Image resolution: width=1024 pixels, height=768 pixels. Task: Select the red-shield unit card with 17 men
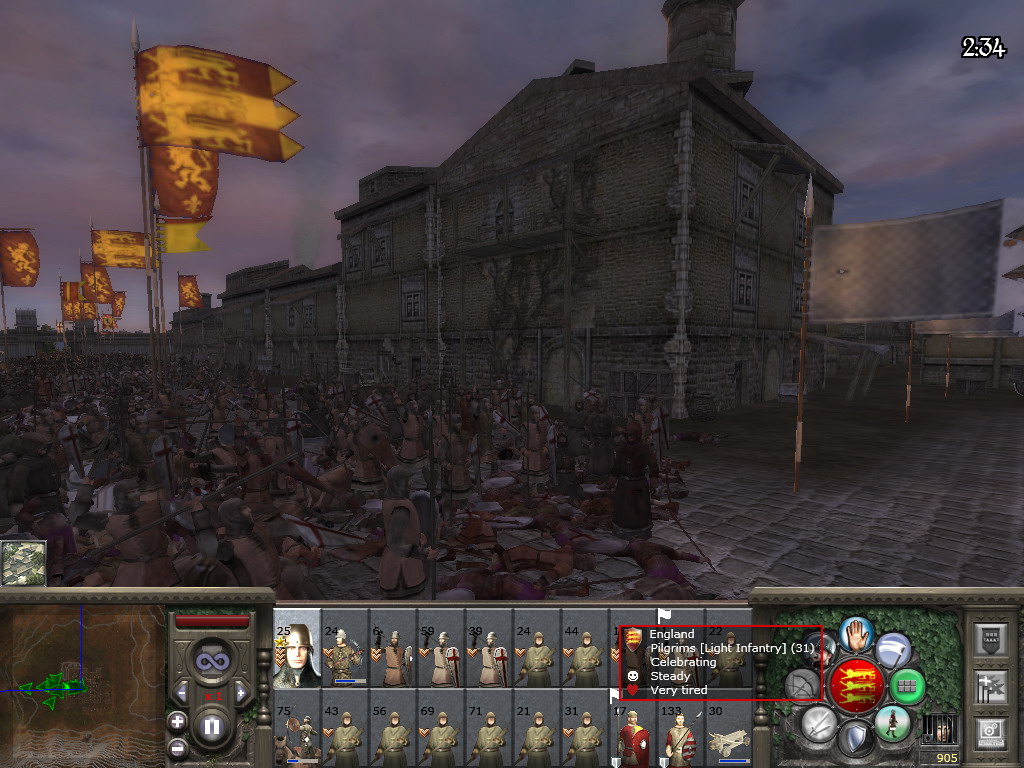(x=633, y=733)
